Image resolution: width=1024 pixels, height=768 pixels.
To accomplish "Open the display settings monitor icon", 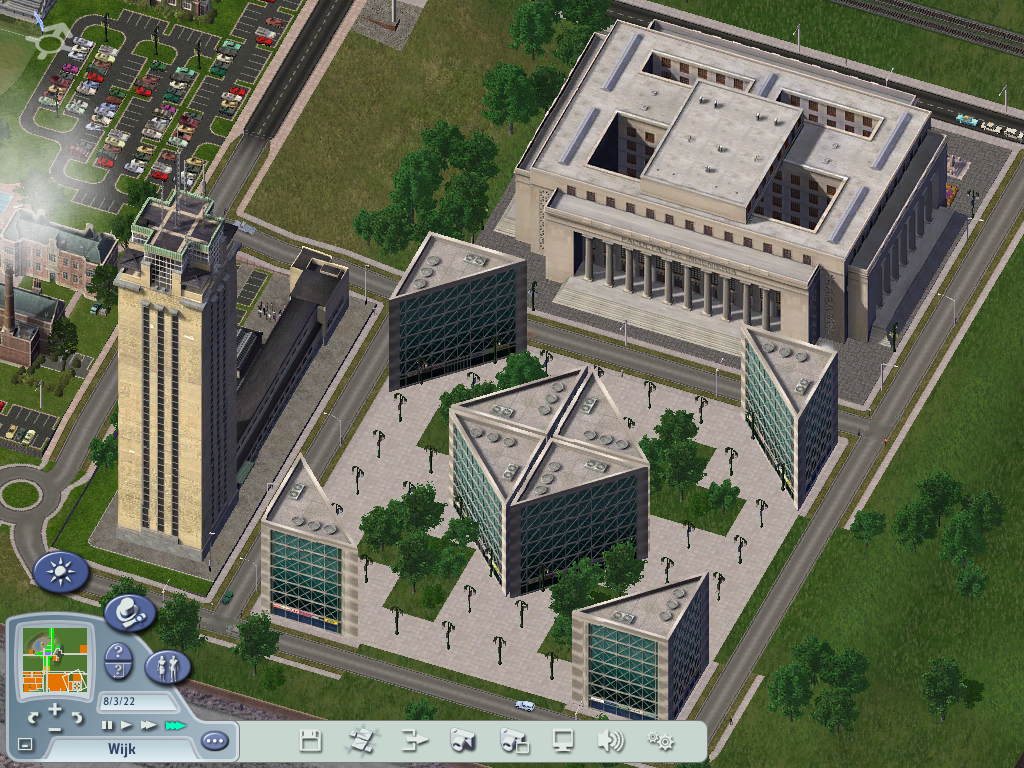I will 563,741.
